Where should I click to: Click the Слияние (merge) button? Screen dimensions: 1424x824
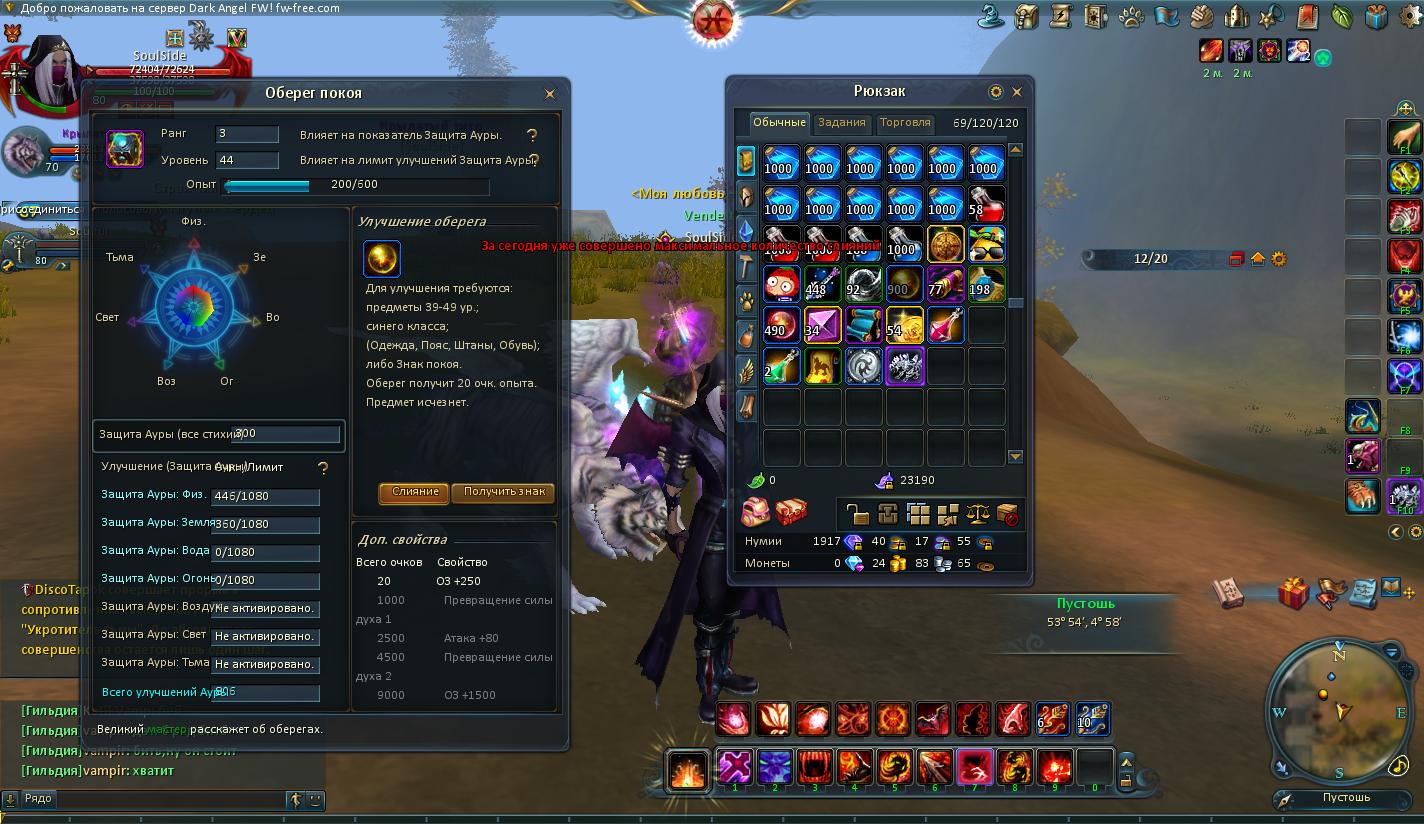(x=415, y=492)
